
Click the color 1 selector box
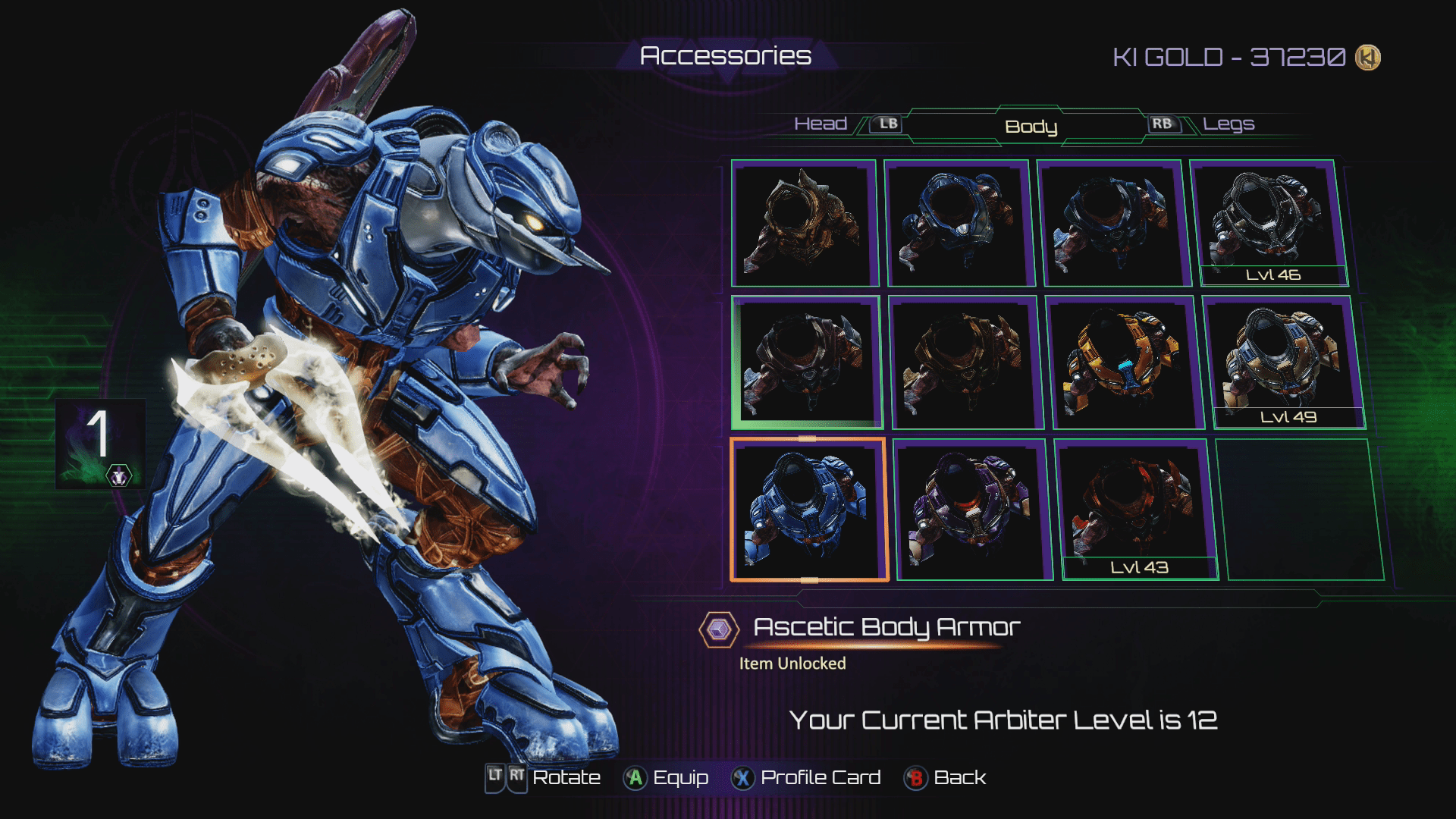(100, 444)
